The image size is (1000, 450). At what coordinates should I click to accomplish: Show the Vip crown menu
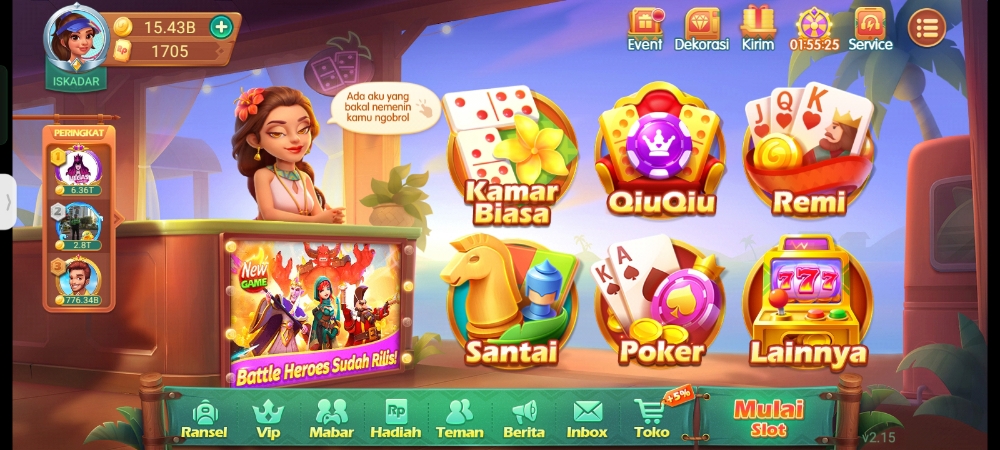coord(268,418)
